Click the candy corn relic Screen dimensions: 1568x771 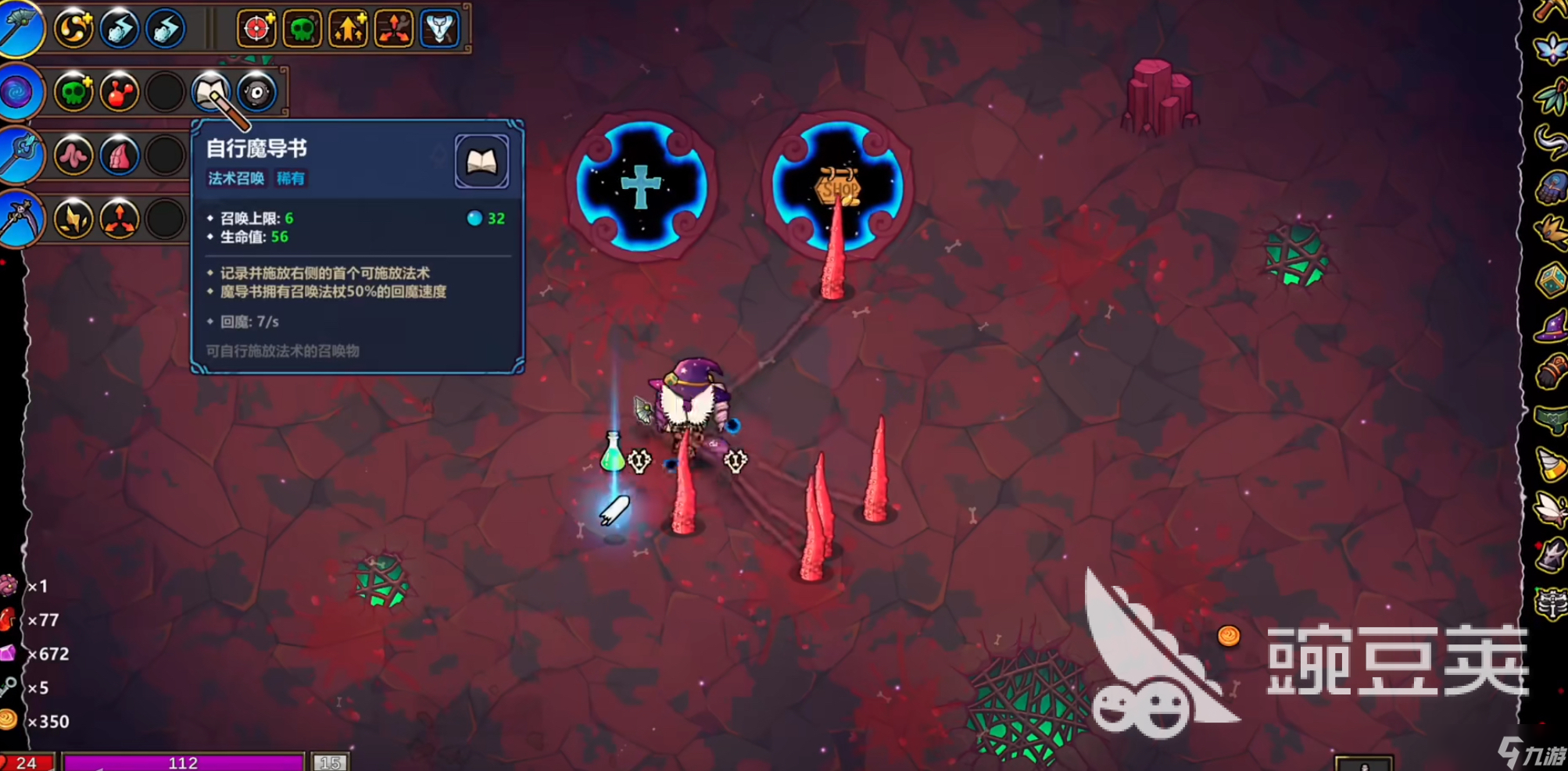coord(1550,464)
